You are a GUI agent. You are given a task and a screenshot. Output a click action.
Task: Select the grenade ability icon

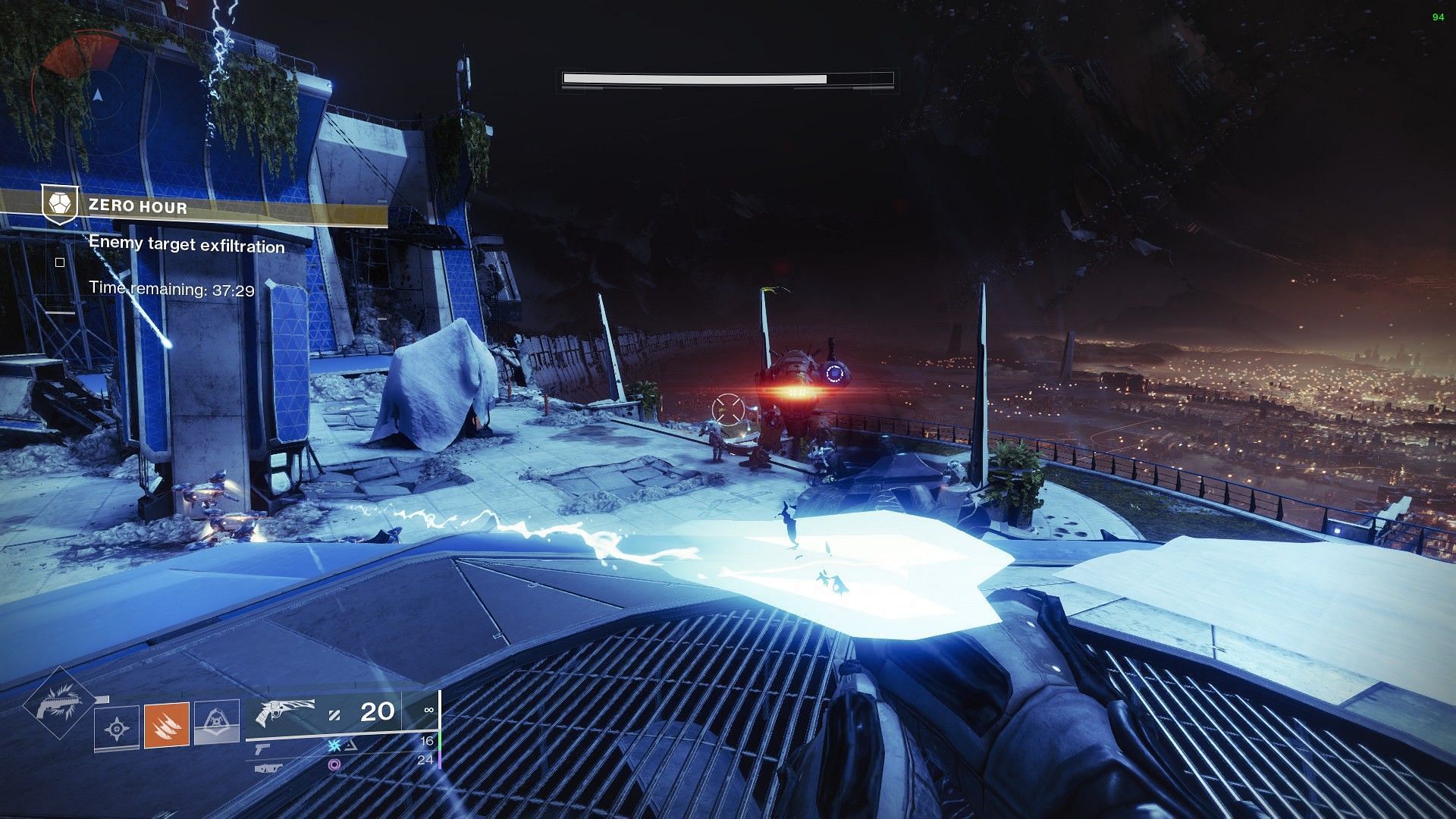tap(117, 729)
